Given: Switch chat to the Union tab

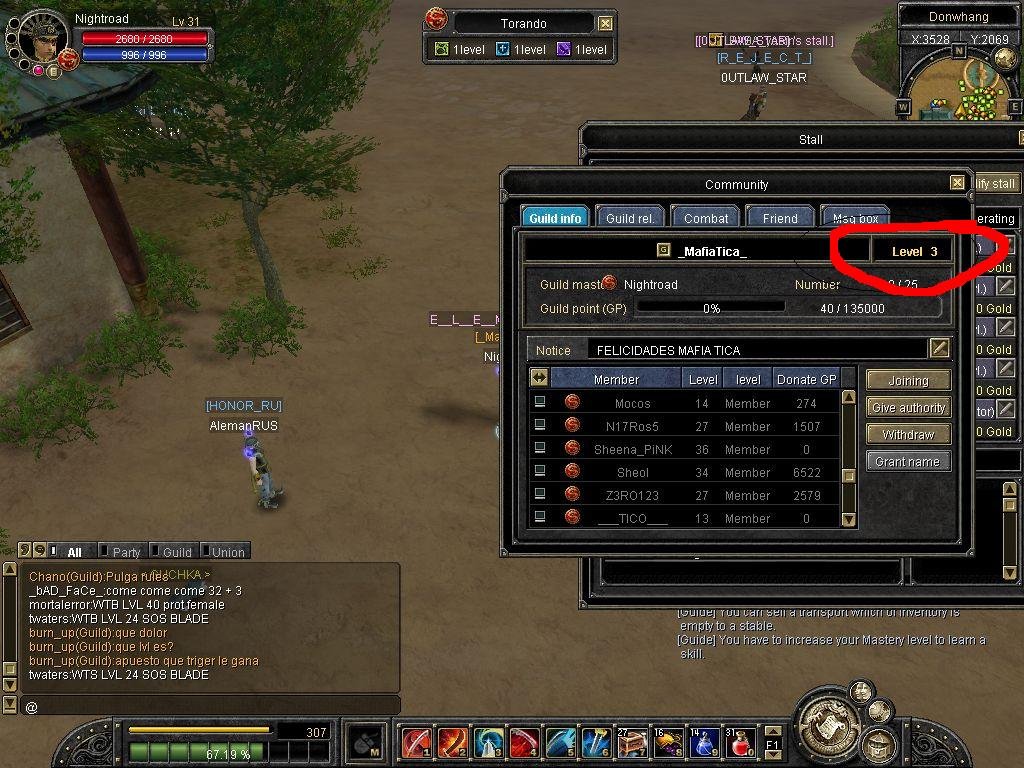Looking at the screenshot, I should 227,552.
